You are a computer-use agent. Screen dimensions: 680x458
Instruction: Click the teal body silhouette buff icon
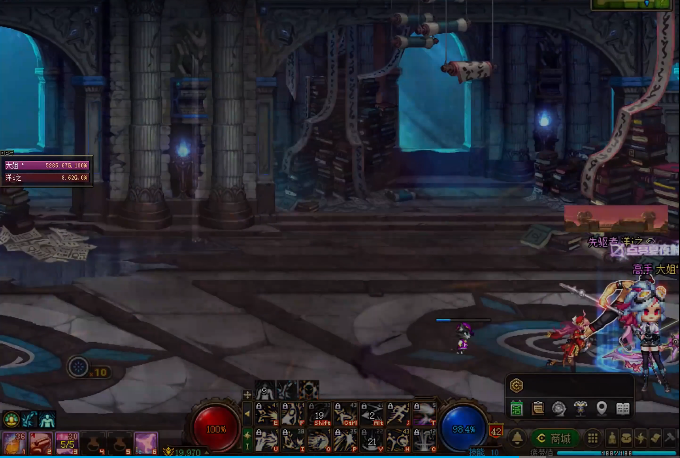(47, 420)
